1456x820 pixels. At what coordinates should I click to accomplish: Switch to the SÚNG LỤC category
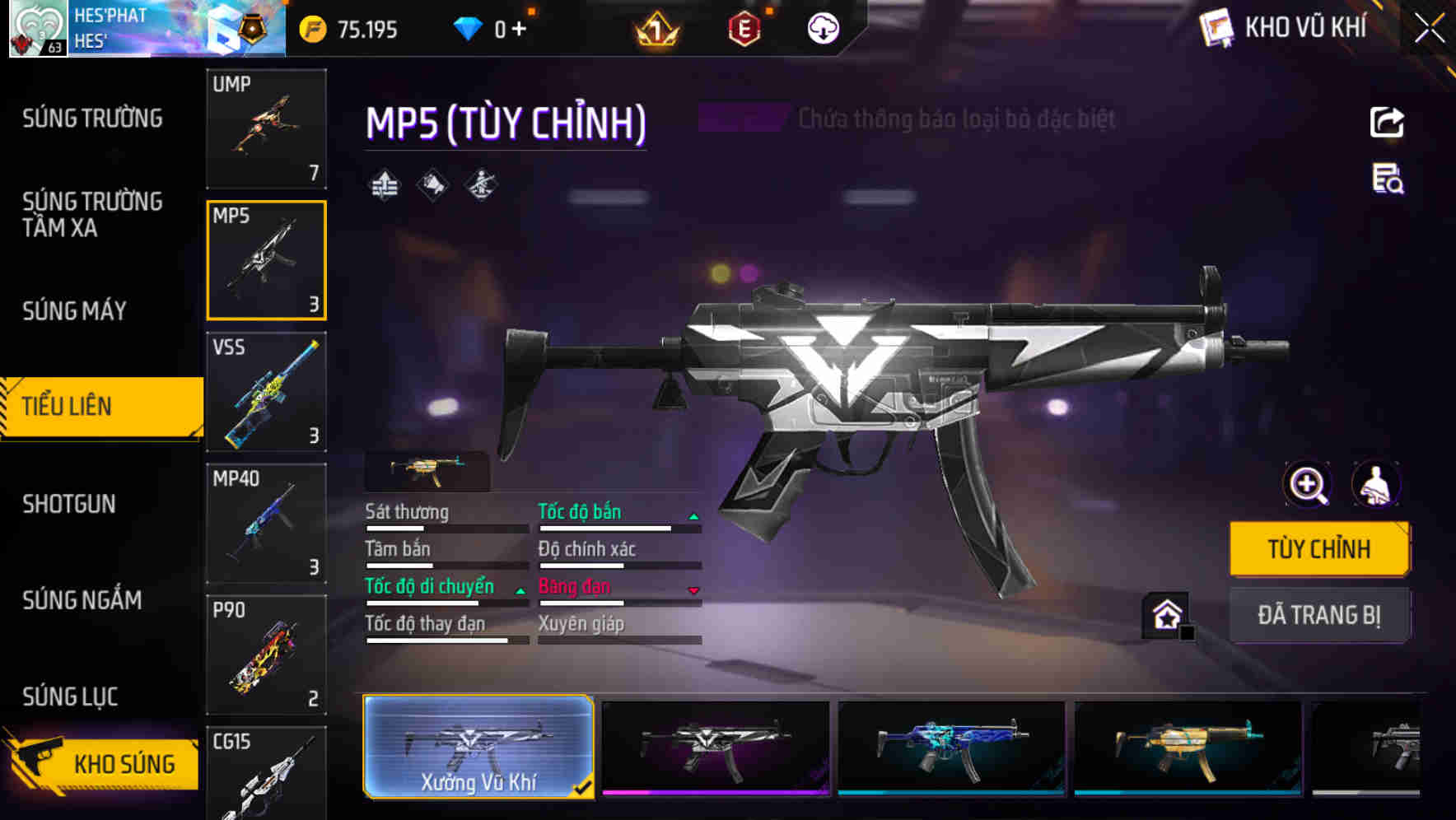pyautogui.click(x=70, y=697)
